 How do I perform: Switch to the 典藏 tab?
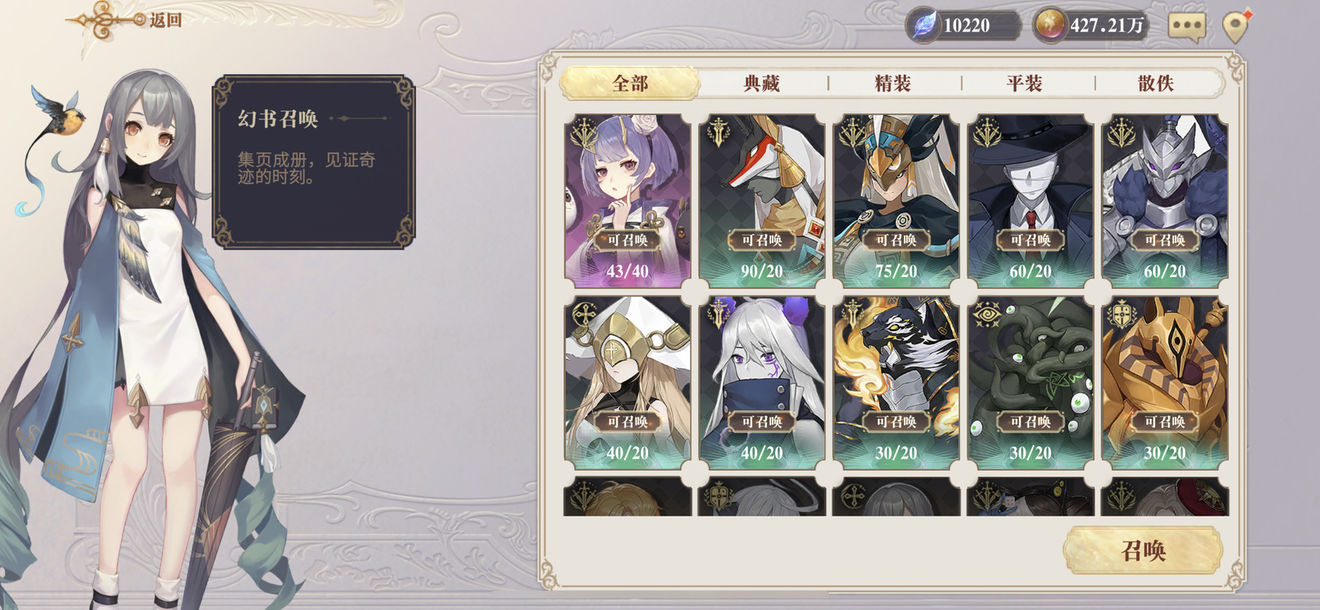coord(762,83)
